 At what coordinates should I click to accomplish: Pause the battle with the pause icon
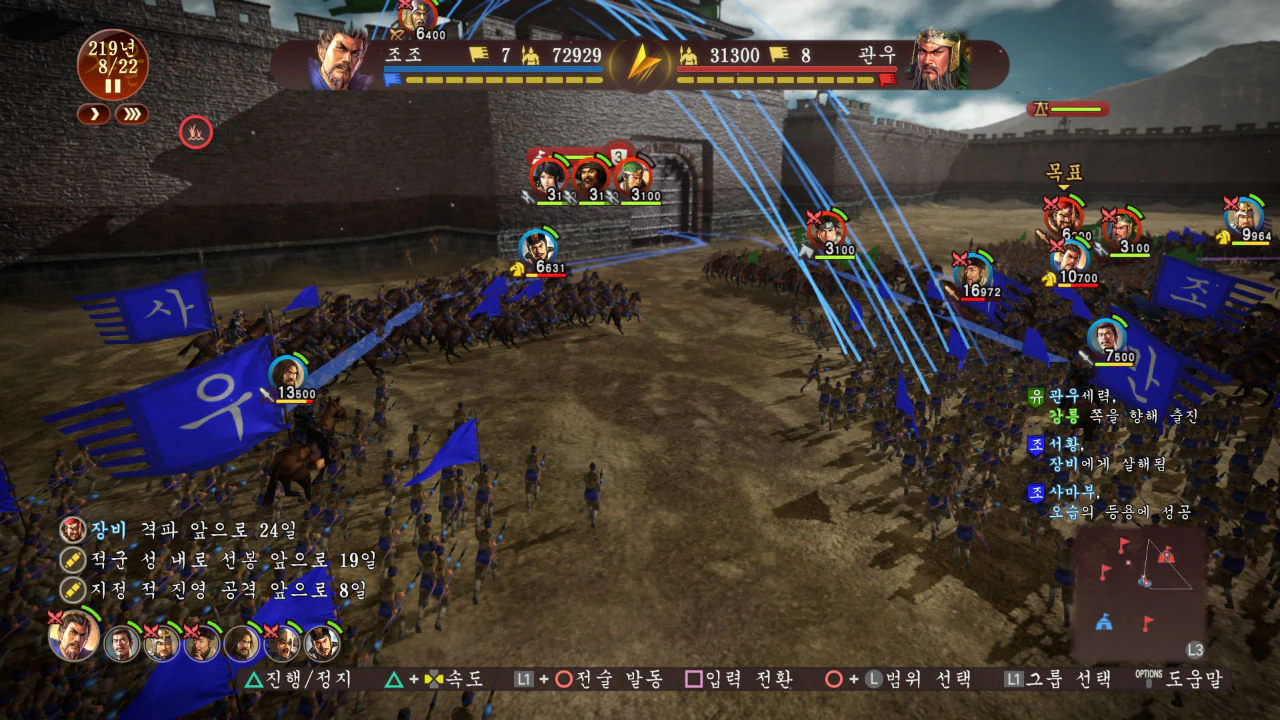pyautogui.click(x=113, y=85)
